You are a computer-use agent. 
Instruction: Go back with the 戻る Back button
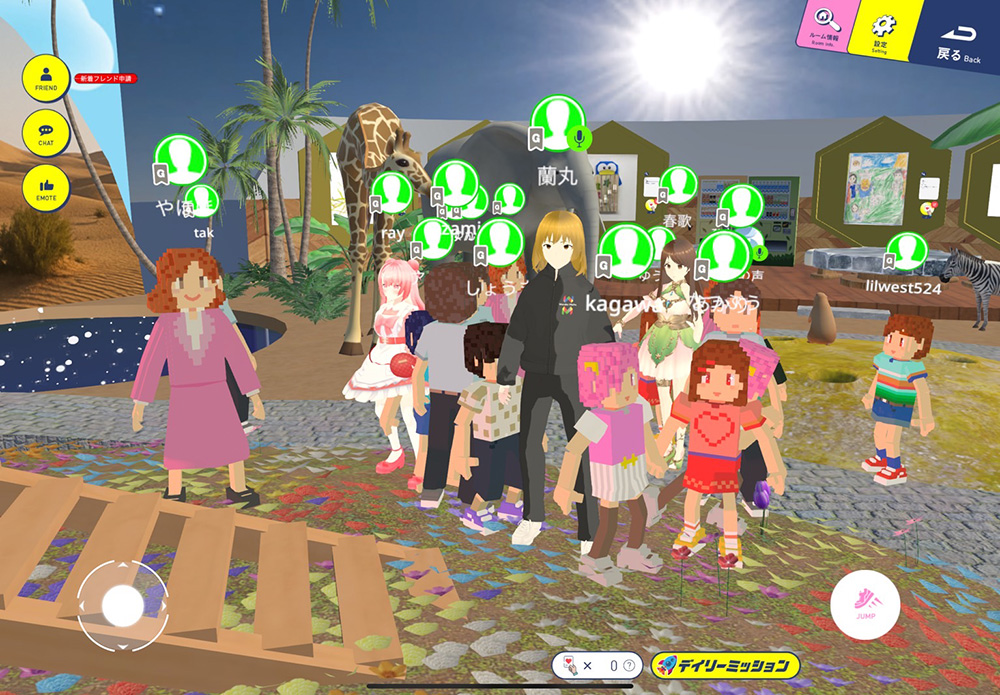click(x=958, y=41)
